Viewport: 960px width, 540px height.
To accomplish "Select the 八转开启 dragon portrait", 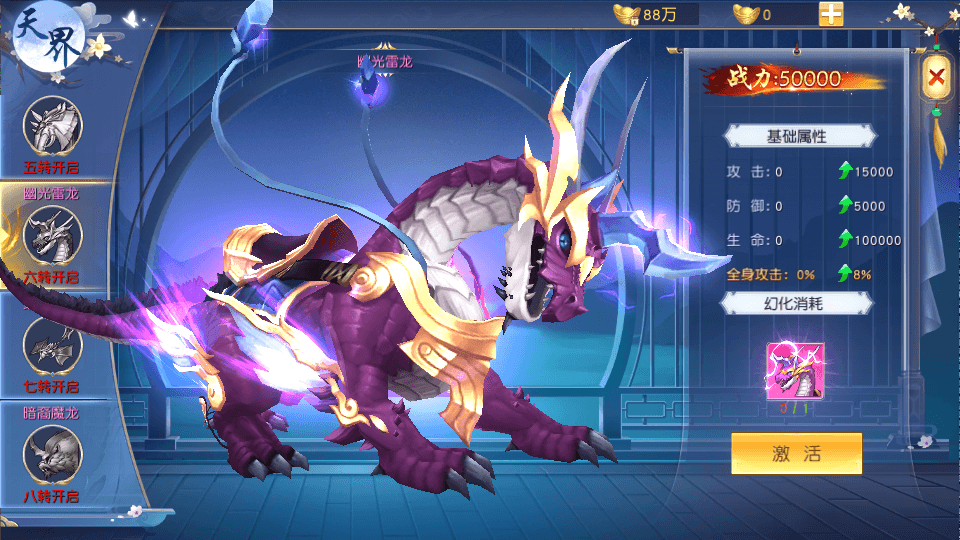I will (52, 454).
